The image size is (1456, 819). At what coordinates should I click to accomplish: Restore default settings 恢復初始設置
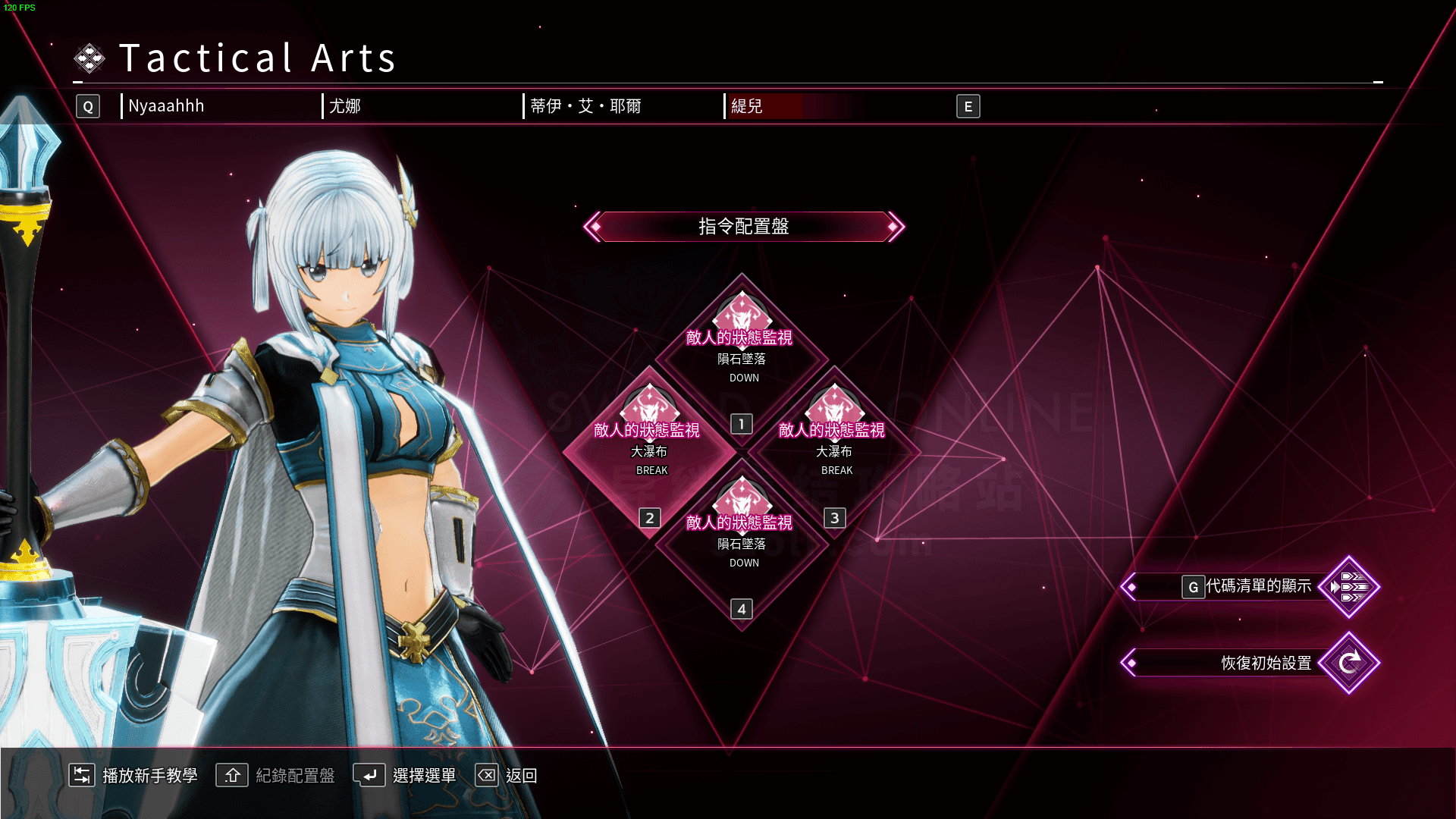(1265, 663)
